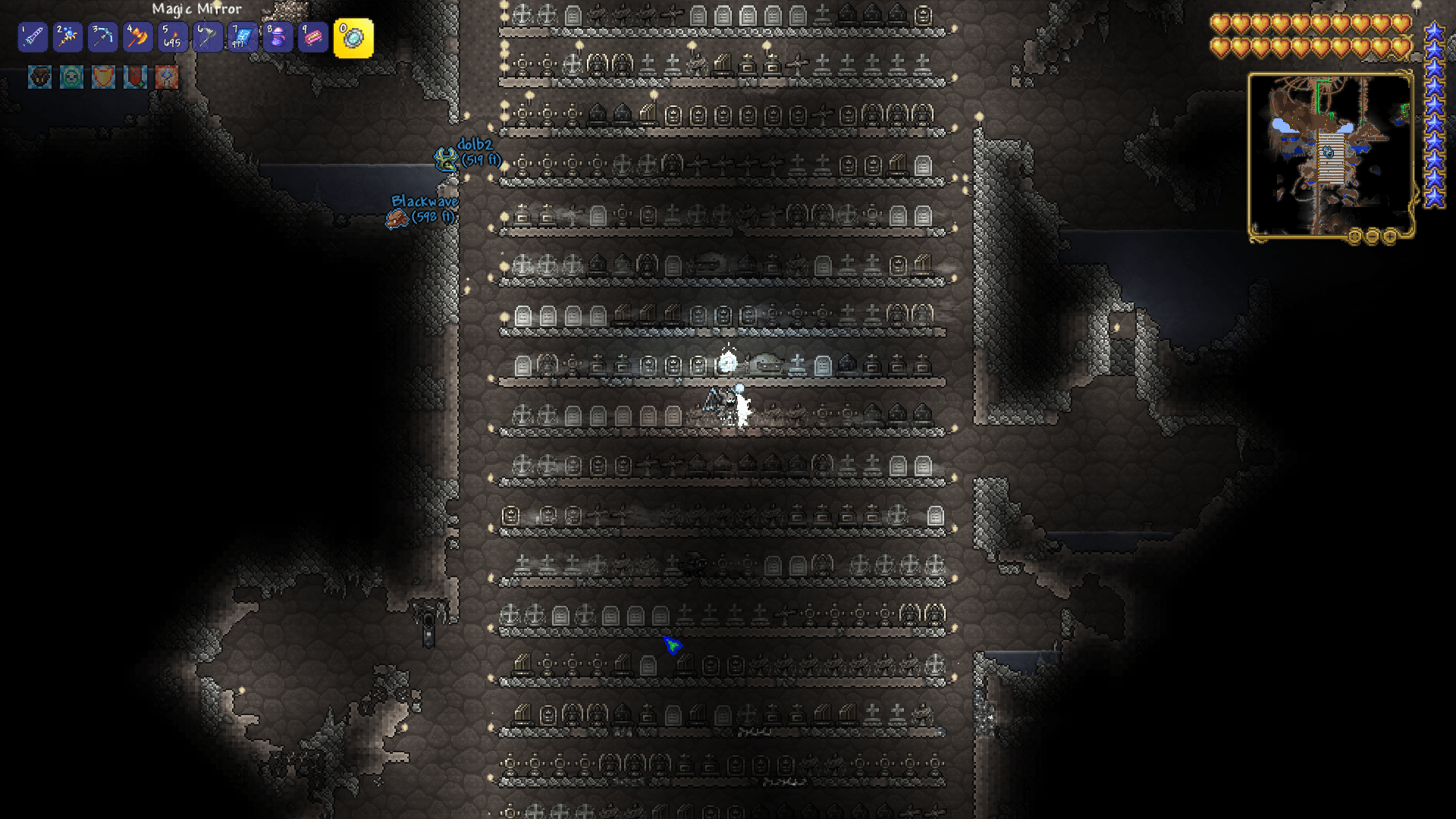Dismiss the golden shield Ironskin buff
1456x819 pixels.
pos(102,78)
